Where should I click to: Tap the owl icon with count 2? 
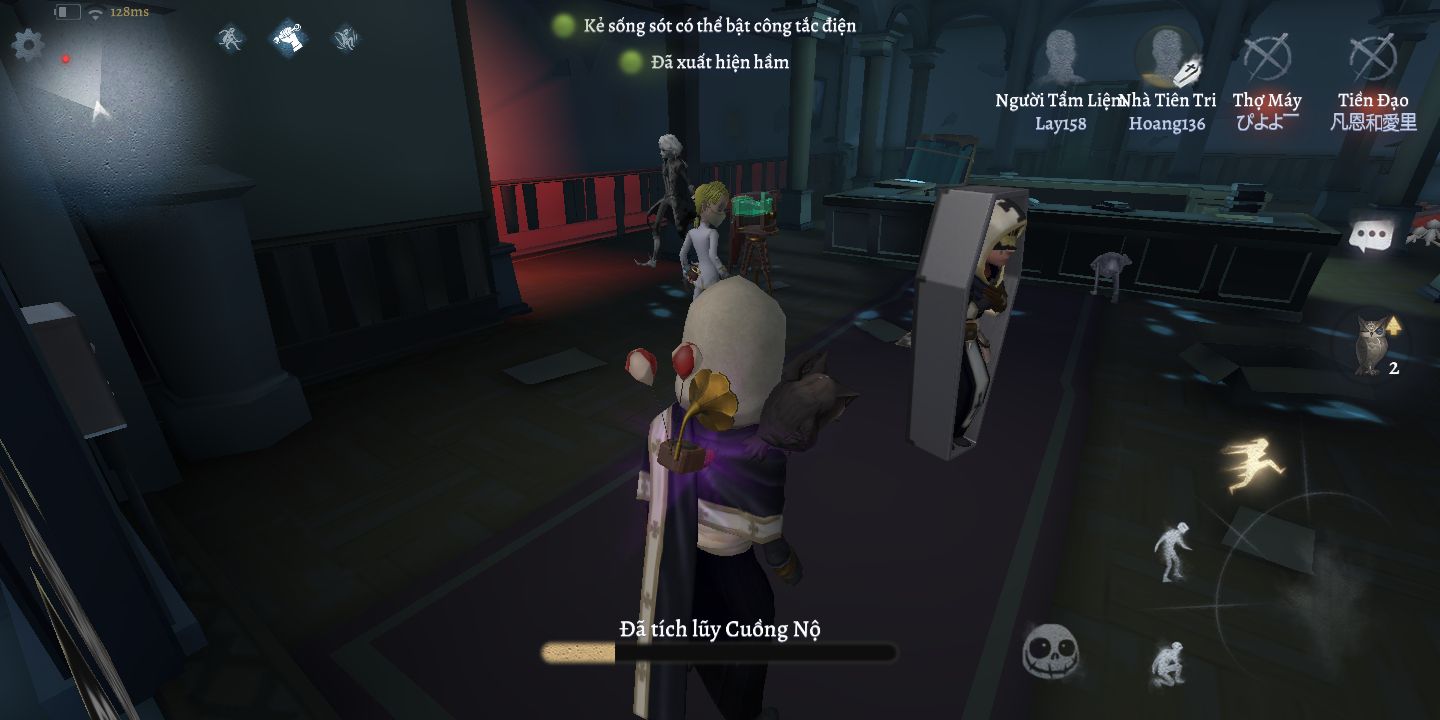point(1368,345)
